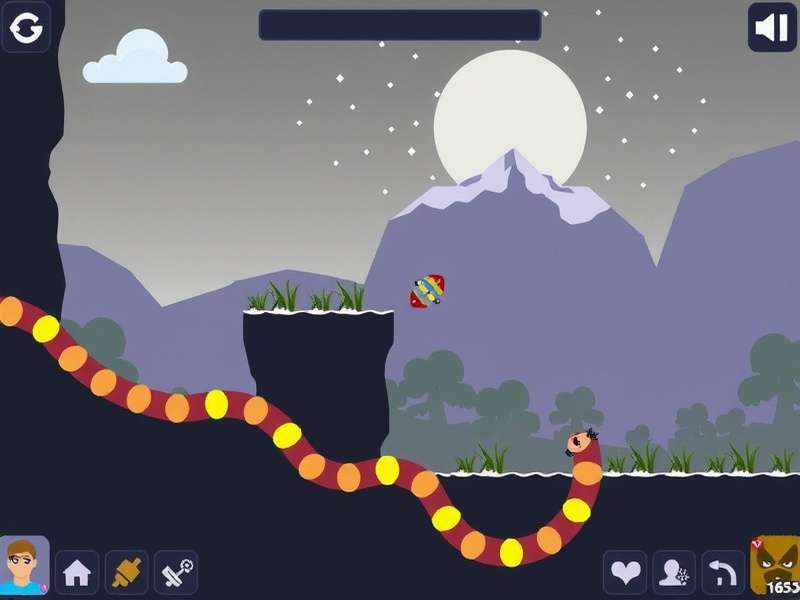This screenshot has width=800, height=600.
Task: Click the circular restart arrow button
Action: pos(26,27)
